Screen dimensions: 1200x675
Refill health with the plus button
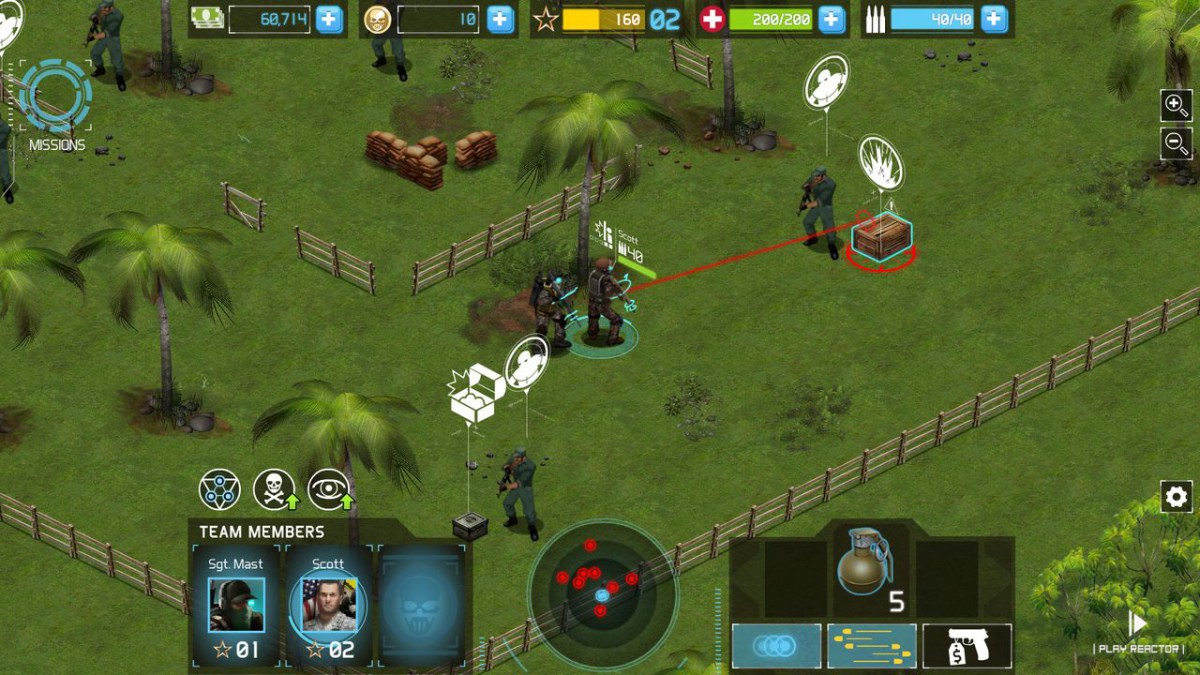pyautogui.click(x=831, y=19)
